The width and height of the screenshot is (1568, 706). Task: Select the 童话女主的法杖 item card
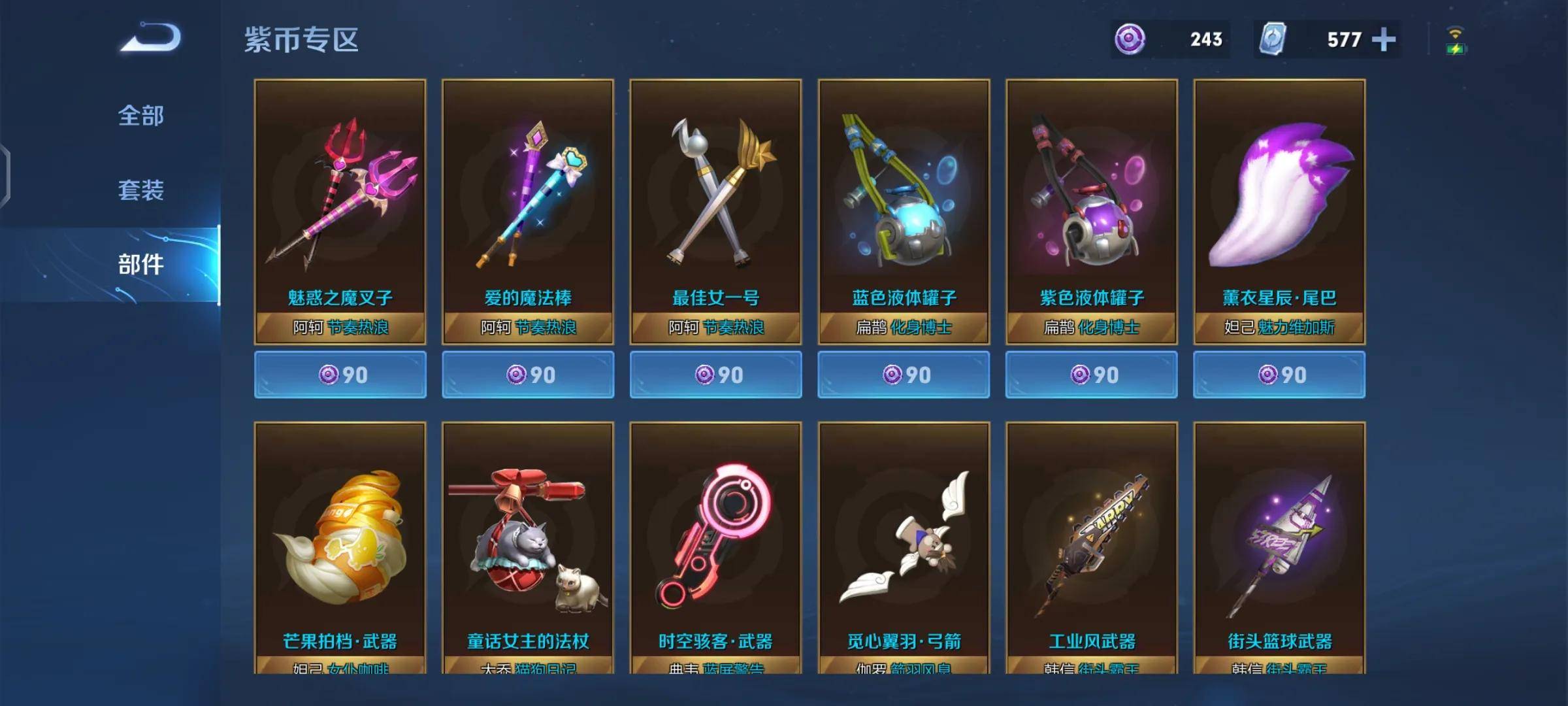(528, 548)
